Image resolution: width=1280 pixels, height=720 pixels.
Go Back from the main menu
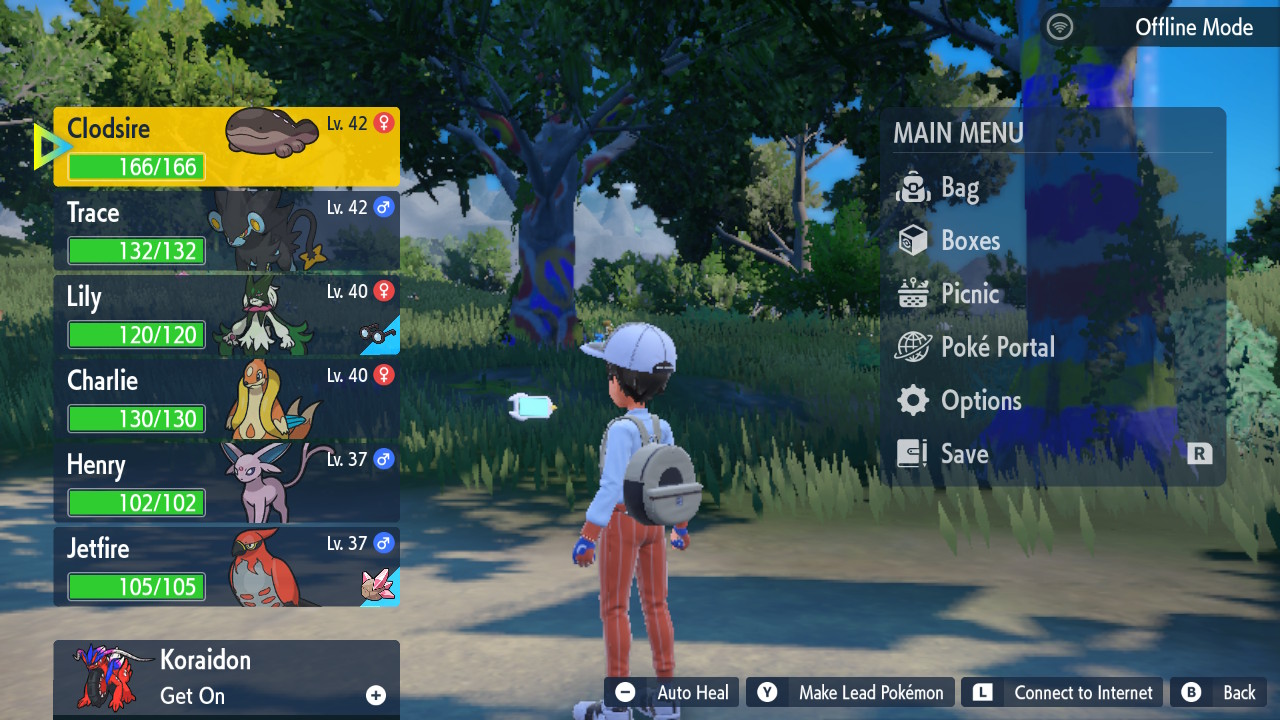(x=1220, y=692)
